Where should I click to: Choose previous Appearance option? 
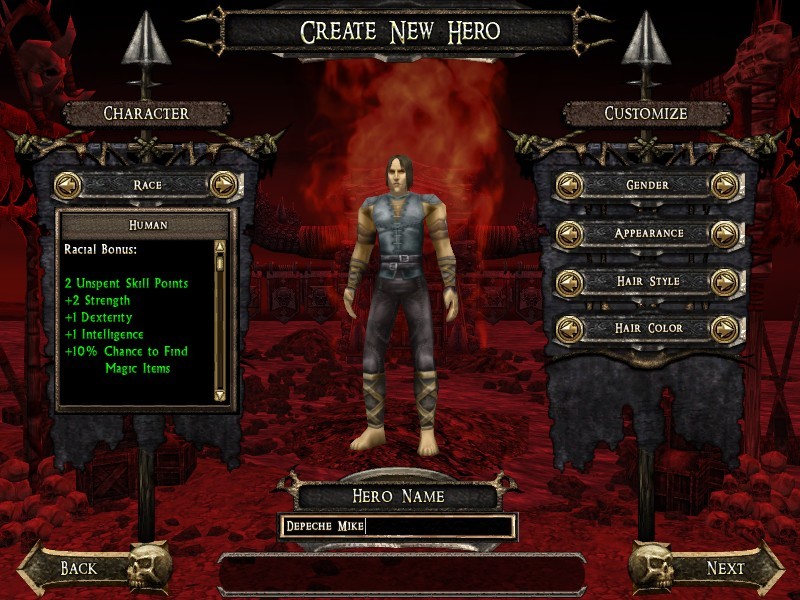570,234
